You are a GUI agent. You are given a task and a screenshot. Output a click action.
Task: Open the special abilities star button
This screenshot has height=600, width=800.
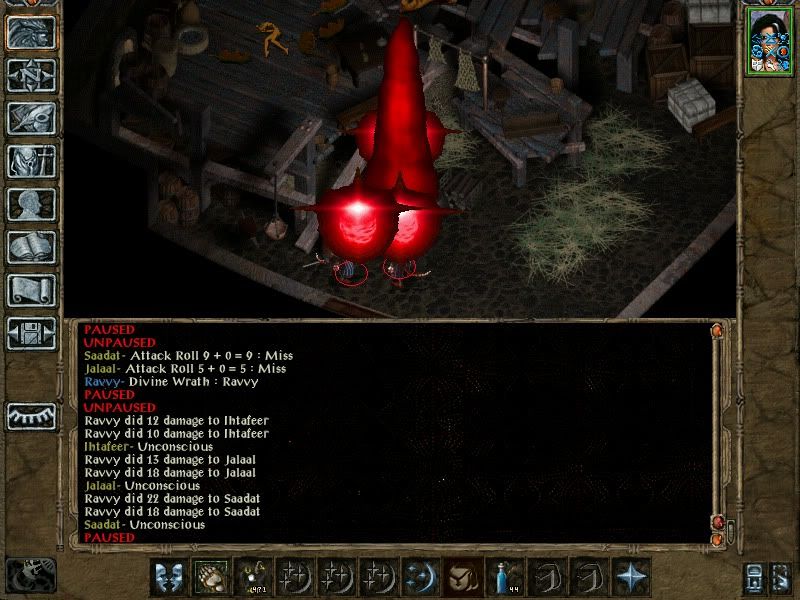(x=632, y=576)
